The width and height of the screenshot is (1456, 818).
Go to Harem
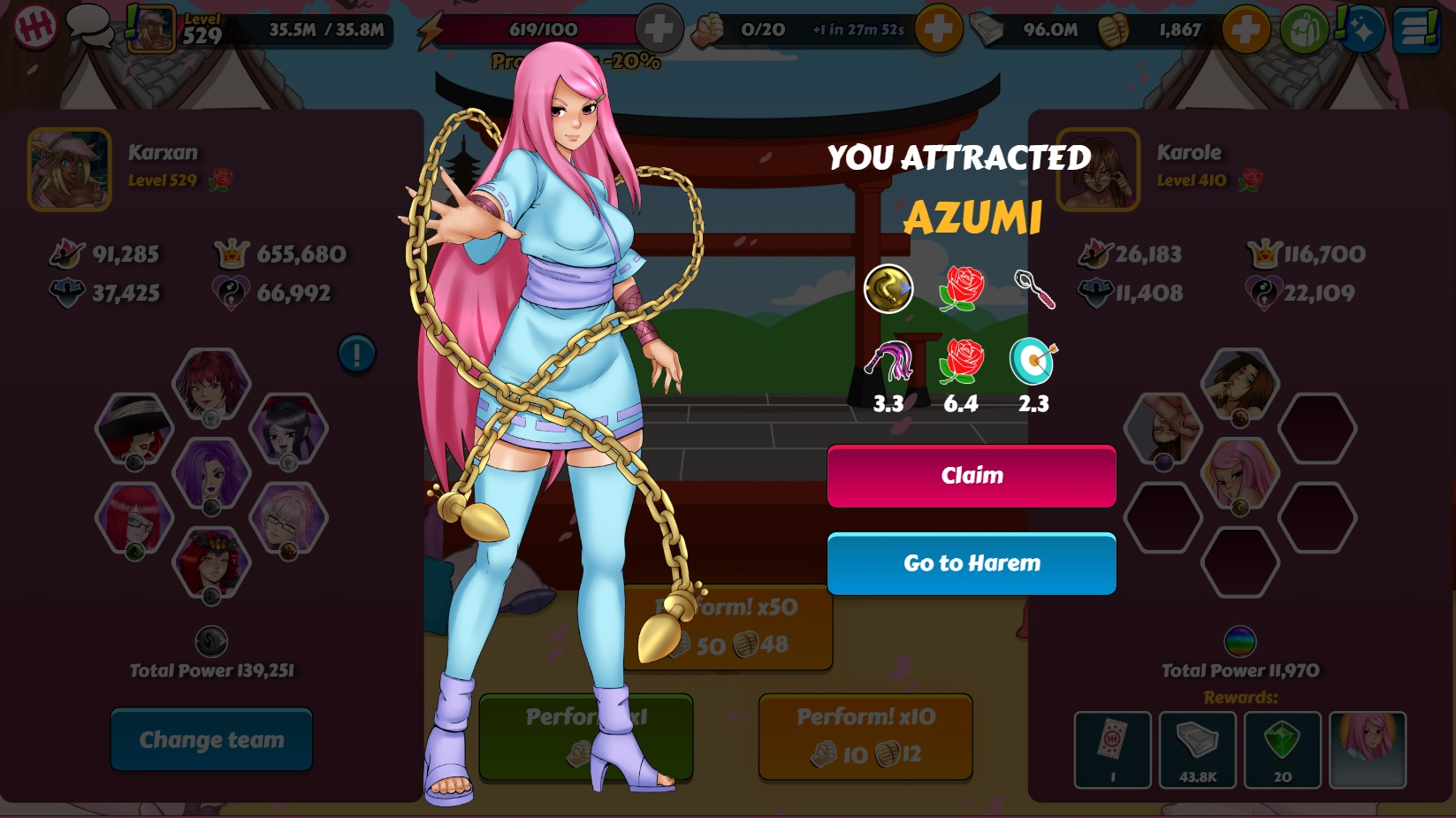971,563
